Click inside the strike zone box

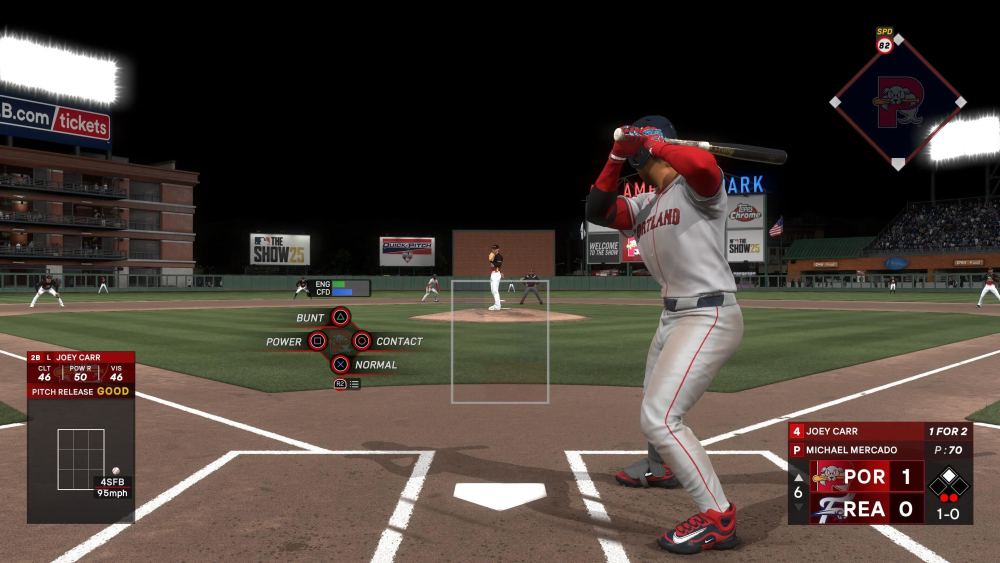499,341
